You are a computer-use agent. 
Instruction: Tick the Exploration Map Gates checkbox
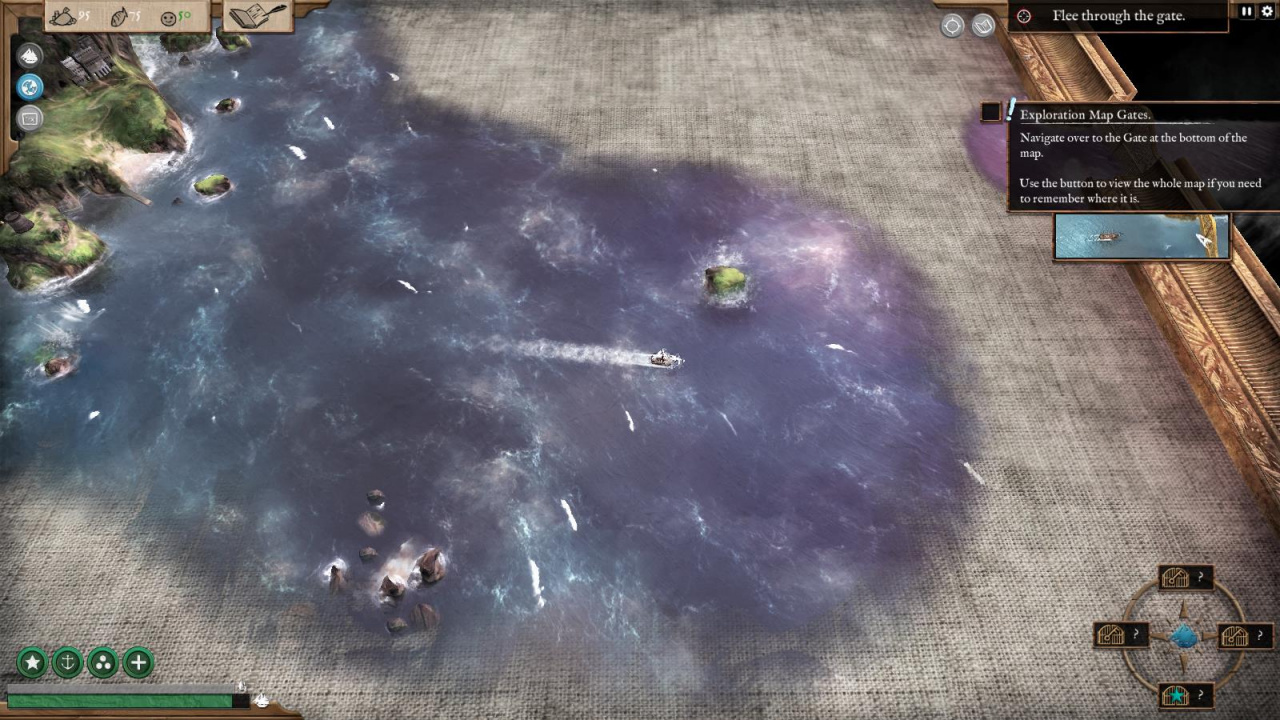pos(990,112)
